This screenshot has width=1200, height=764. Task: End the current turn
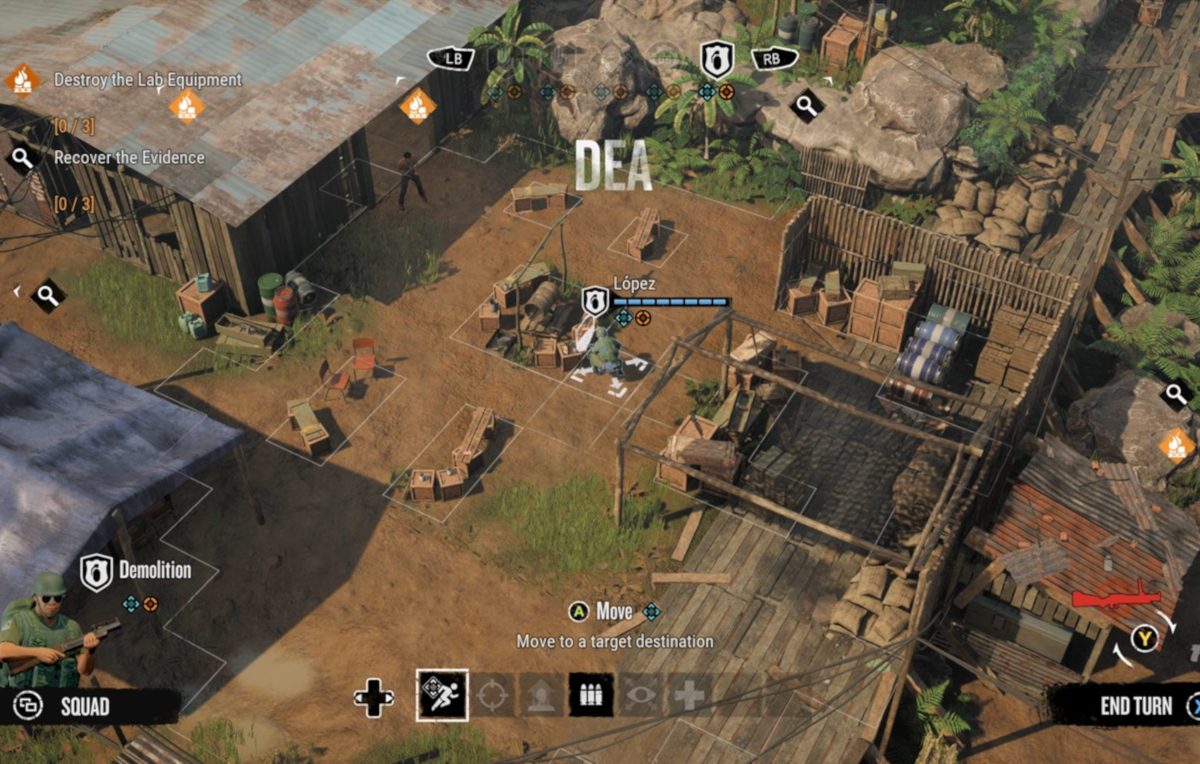[1136, 706]
